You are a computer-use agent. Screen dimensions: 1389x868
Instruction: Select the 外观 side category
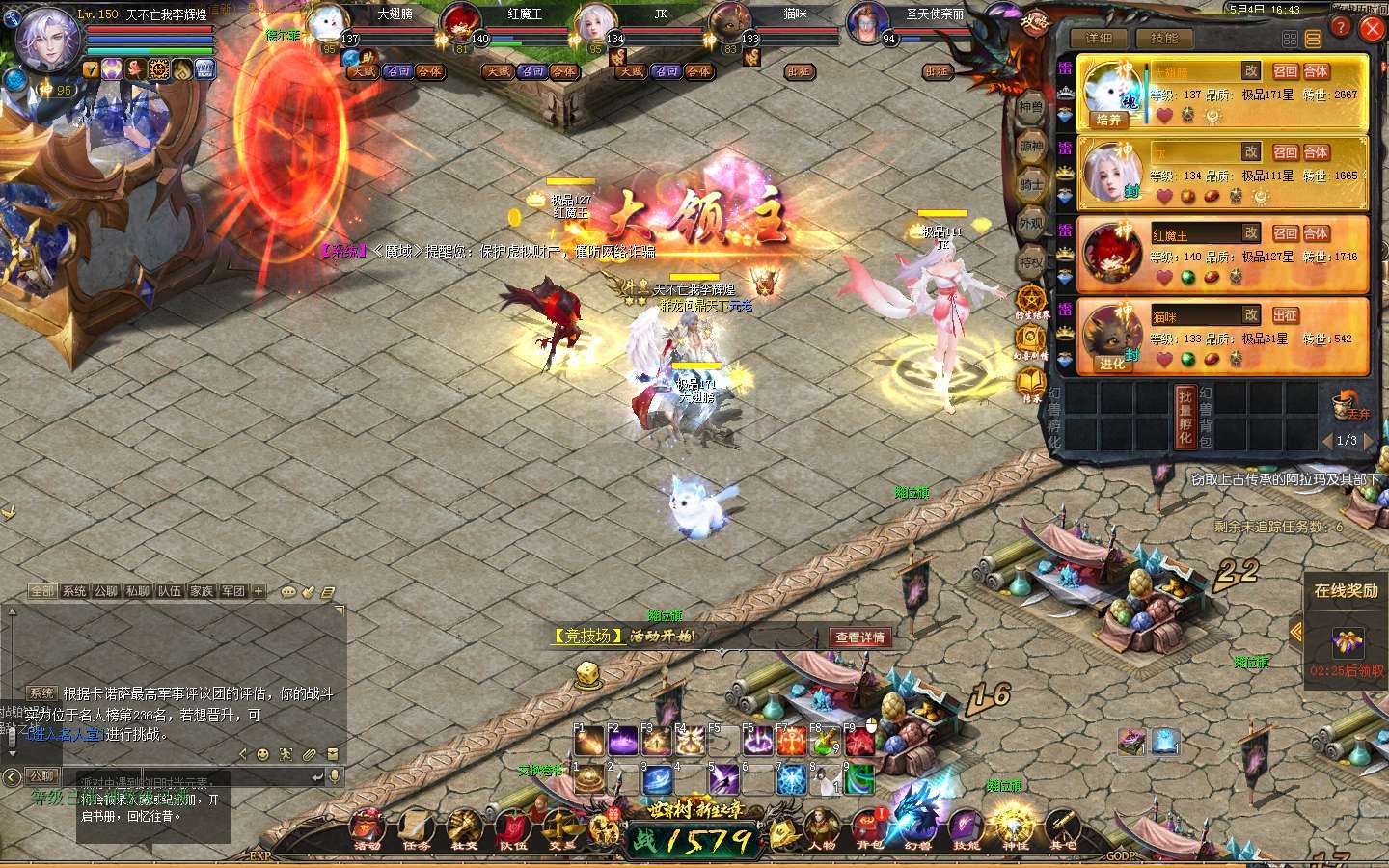coord(1031,223)
